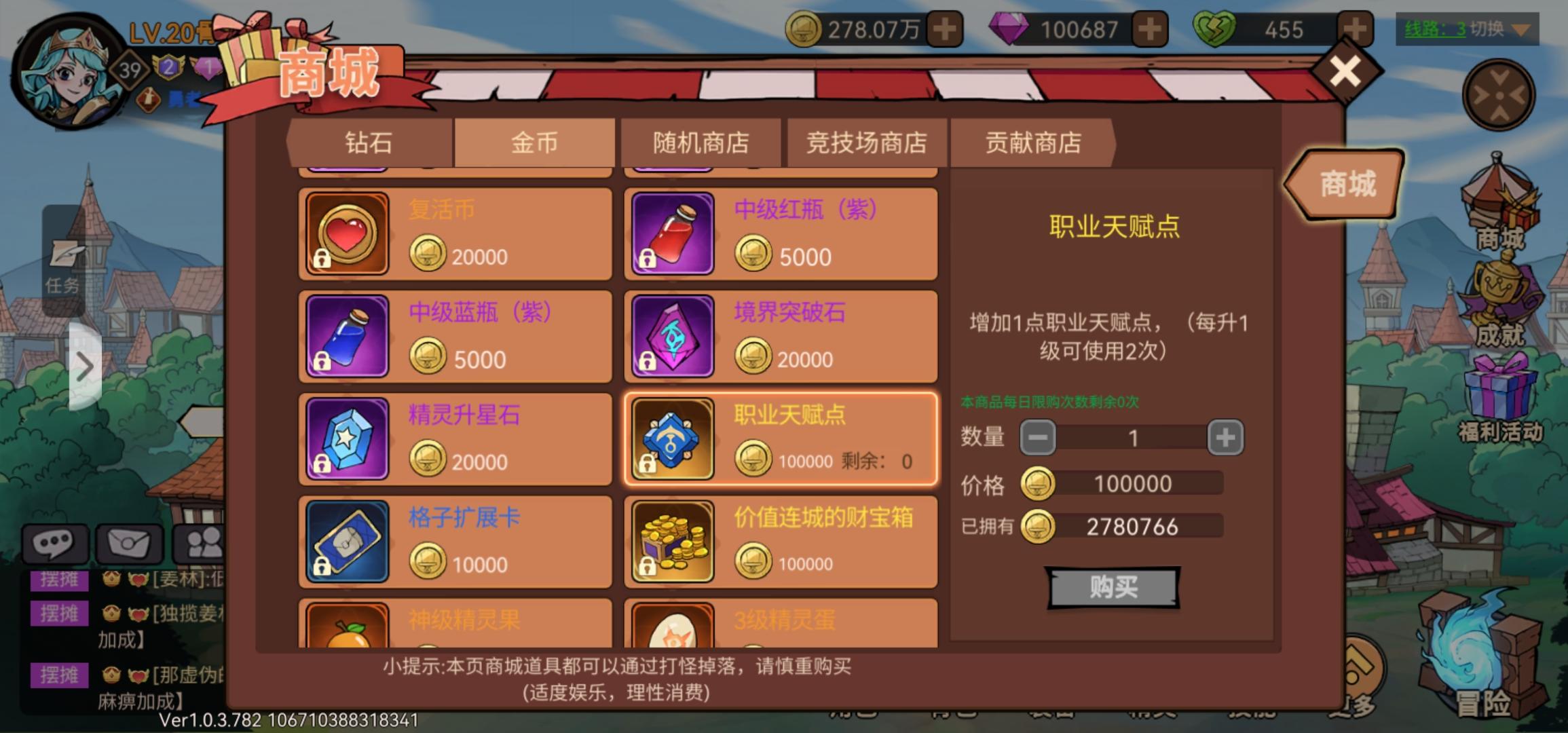The width and height of the screenshot is (1568, 733).
Task: Switch to the 贡献商店 contribution shop tab
Action: 1032,143
